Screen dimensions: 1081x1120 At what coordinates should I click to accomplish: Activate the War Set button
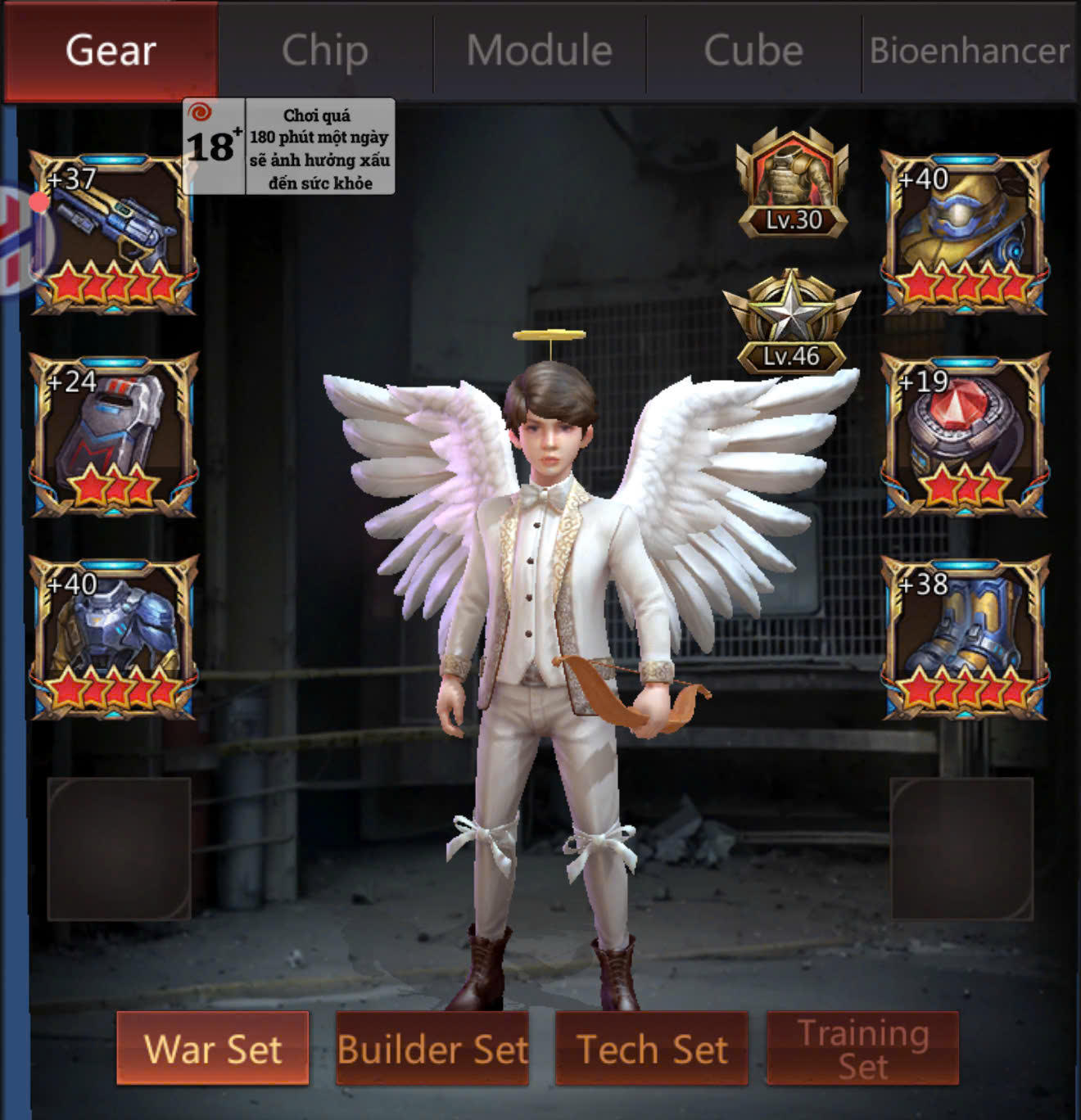213,1049
